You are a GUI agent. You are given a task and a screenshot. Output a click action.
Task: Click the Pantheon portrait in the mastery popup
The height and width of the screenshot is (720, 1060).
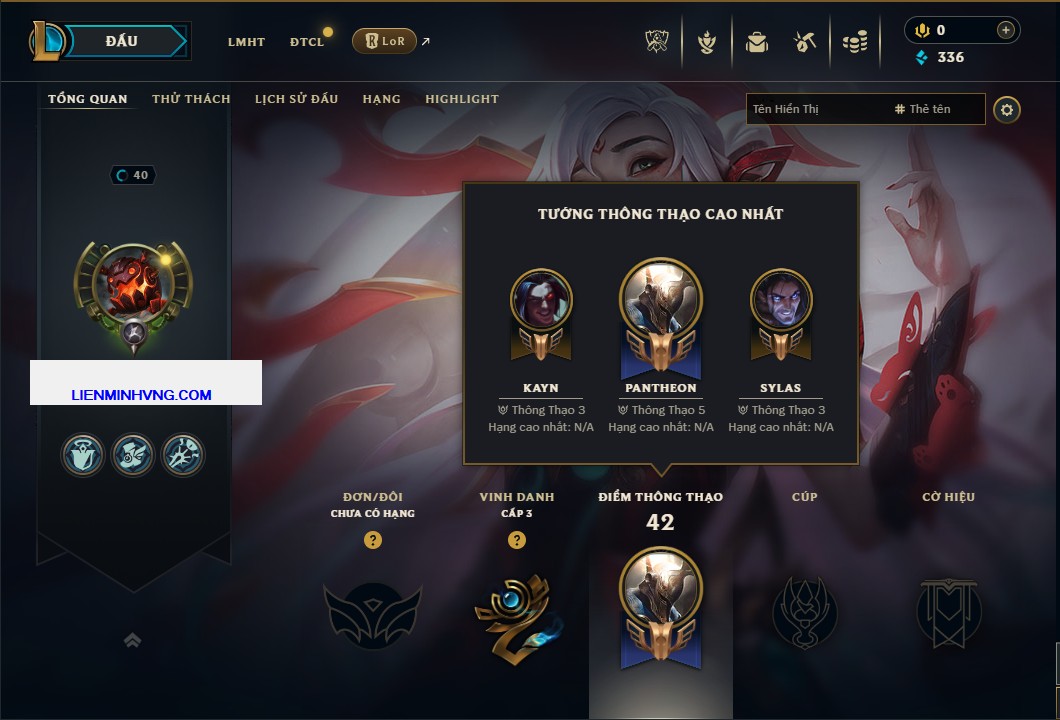pos(661,298)
